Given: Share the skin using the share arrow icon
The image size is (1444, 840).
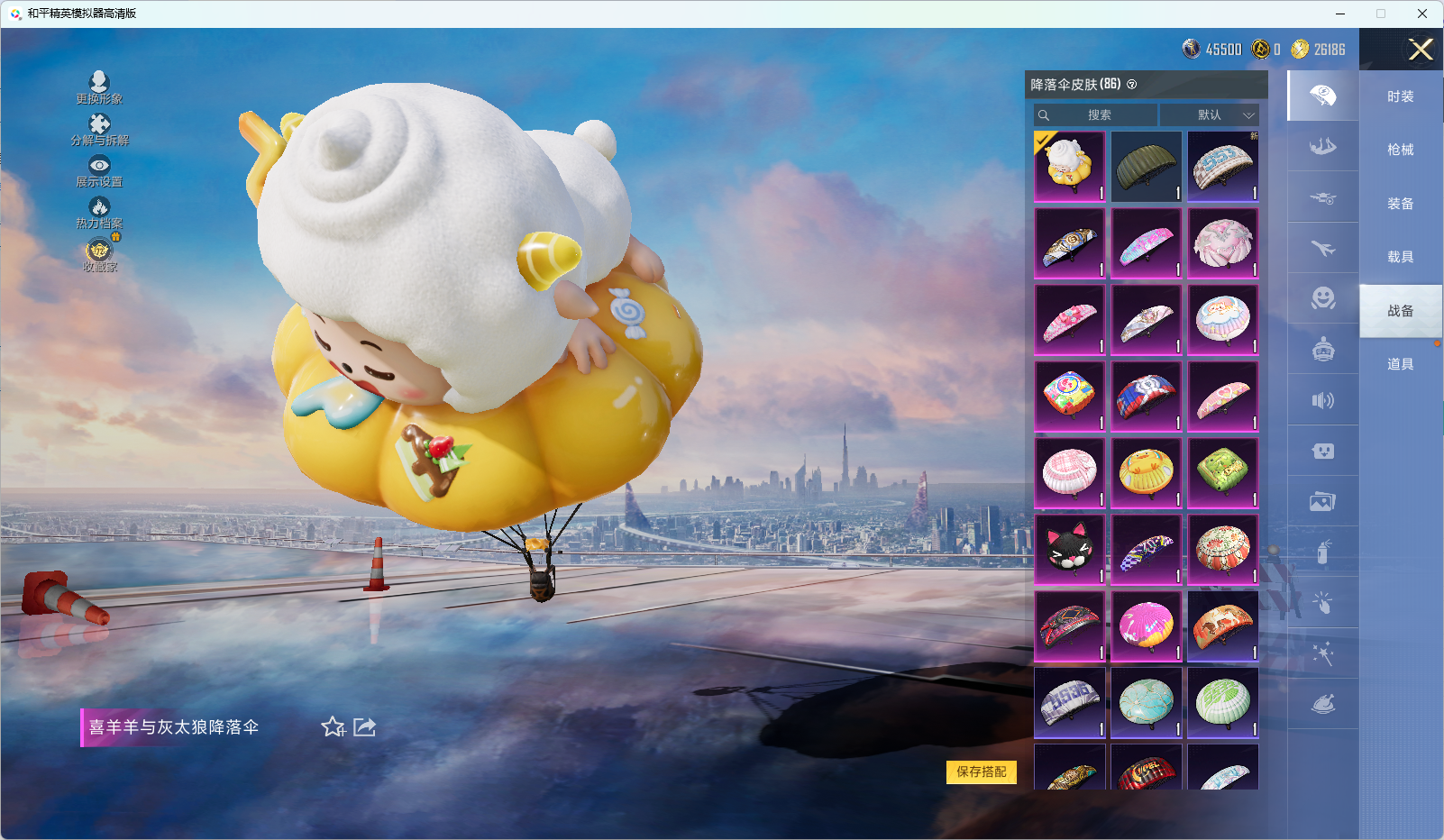Looking at the screenshot, I should [x=364, y=726].
